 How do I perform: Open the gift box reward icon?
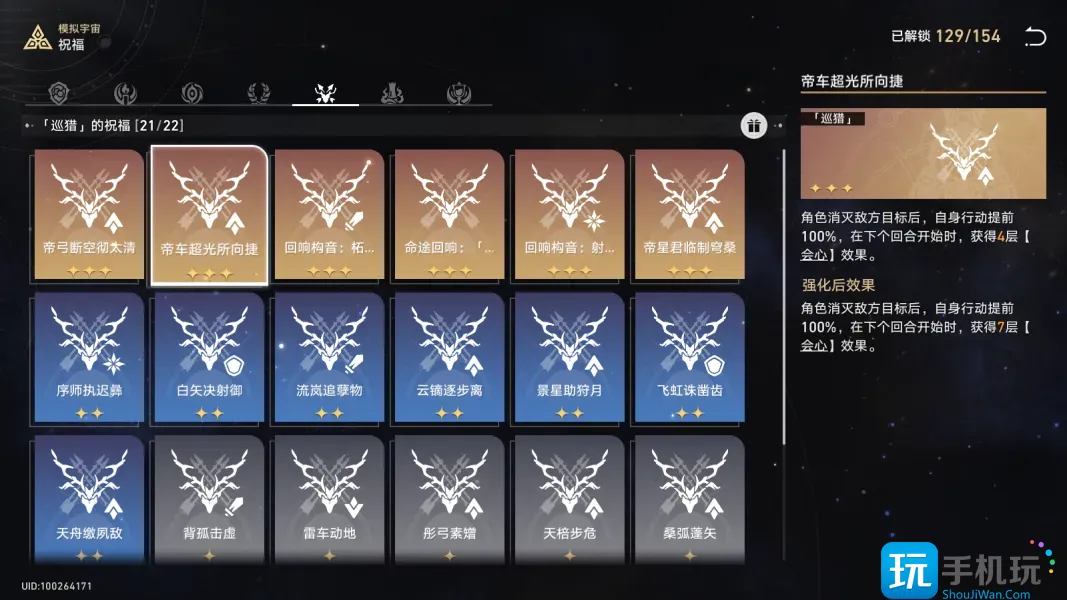click(754, 125)
